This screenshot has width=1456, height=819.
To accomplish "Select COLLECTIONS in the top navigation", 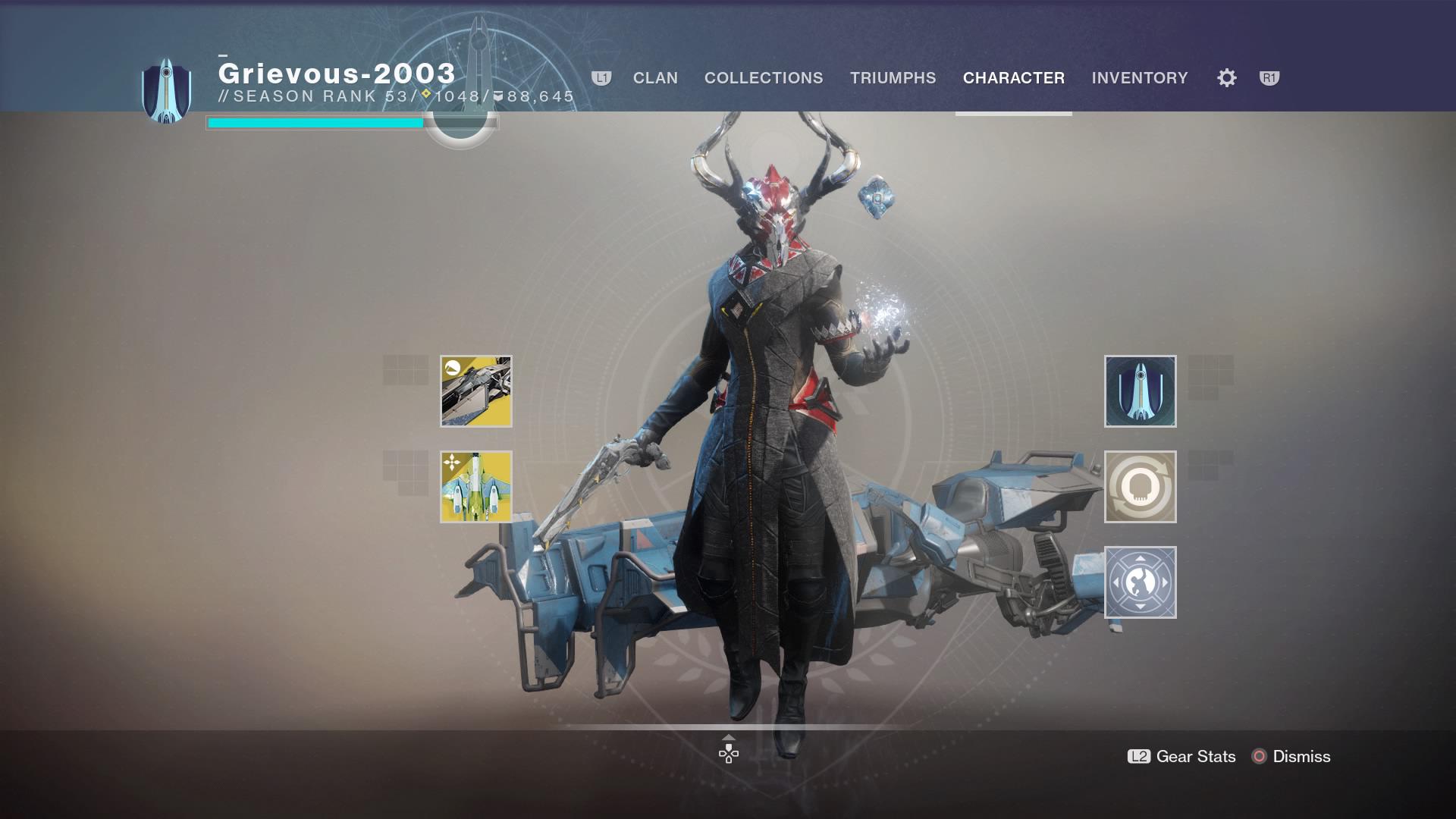I will (x=763, y=77).
